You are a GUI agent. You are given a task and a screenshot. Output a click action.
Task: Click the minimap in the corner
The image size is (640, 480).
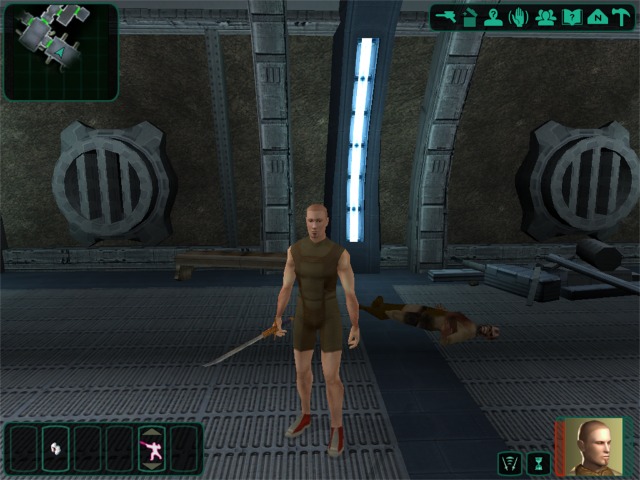(60, 50)
